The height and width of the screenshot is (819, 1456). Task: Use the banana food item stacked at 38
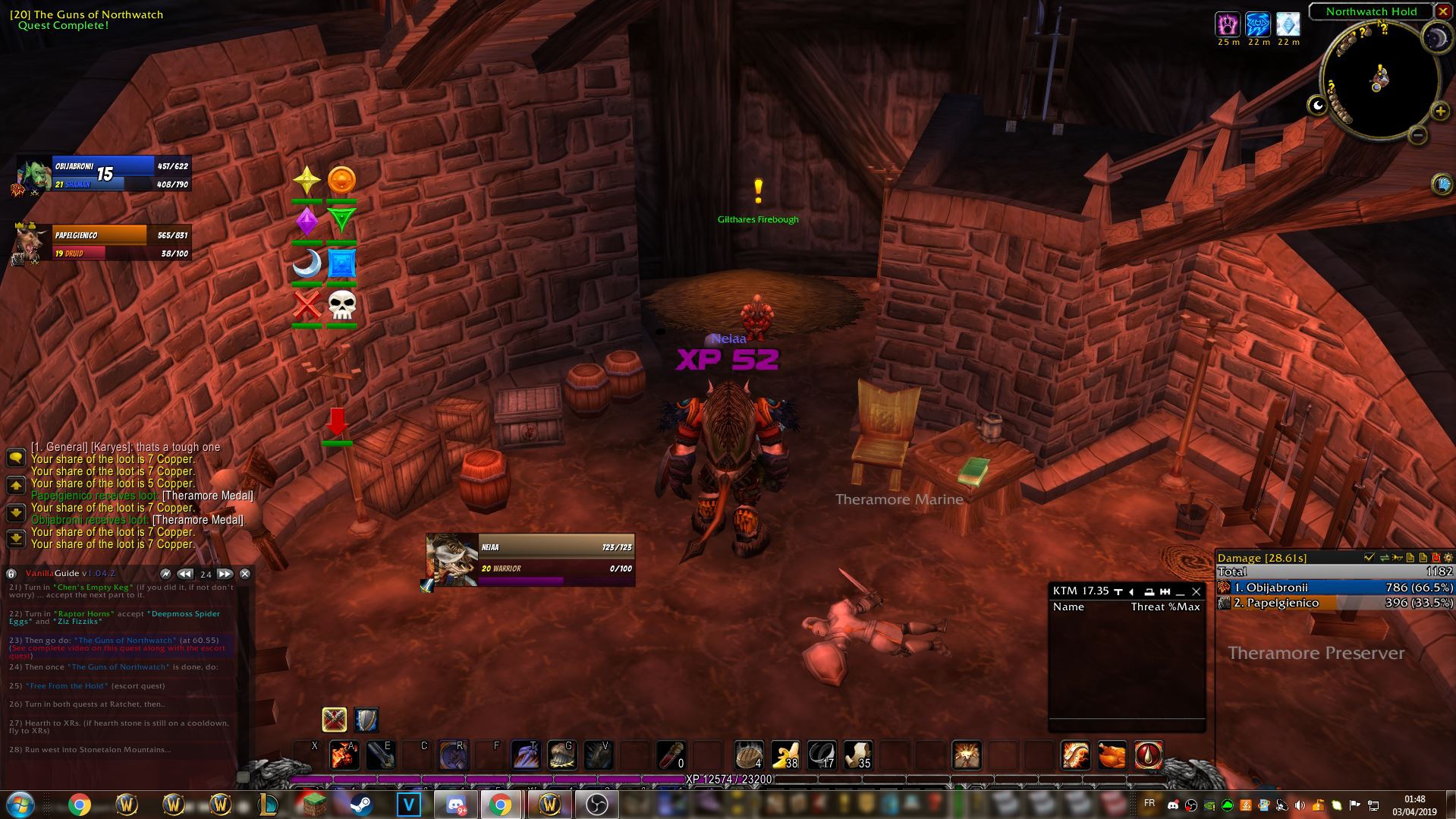pyautogui.click(x=785, y=755)
